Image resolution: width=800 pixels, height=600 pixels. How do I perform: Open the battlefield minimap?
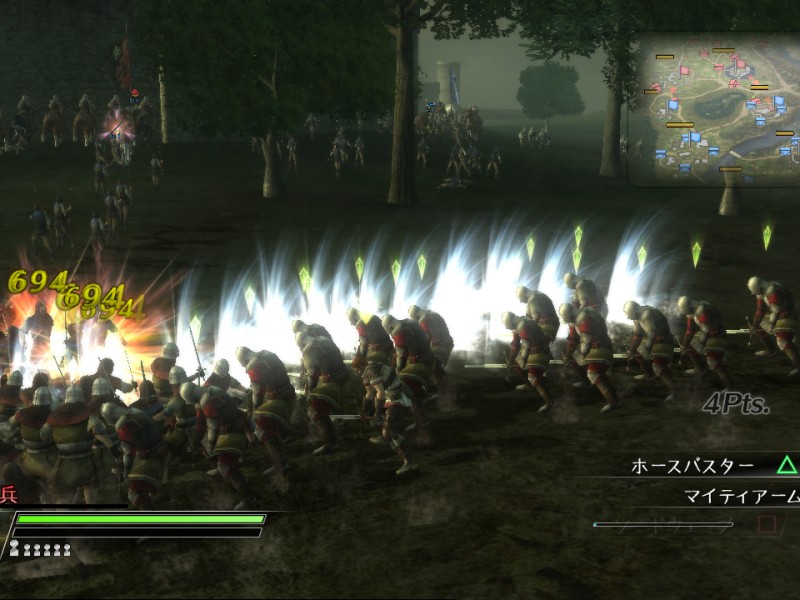tap(713, 108)
